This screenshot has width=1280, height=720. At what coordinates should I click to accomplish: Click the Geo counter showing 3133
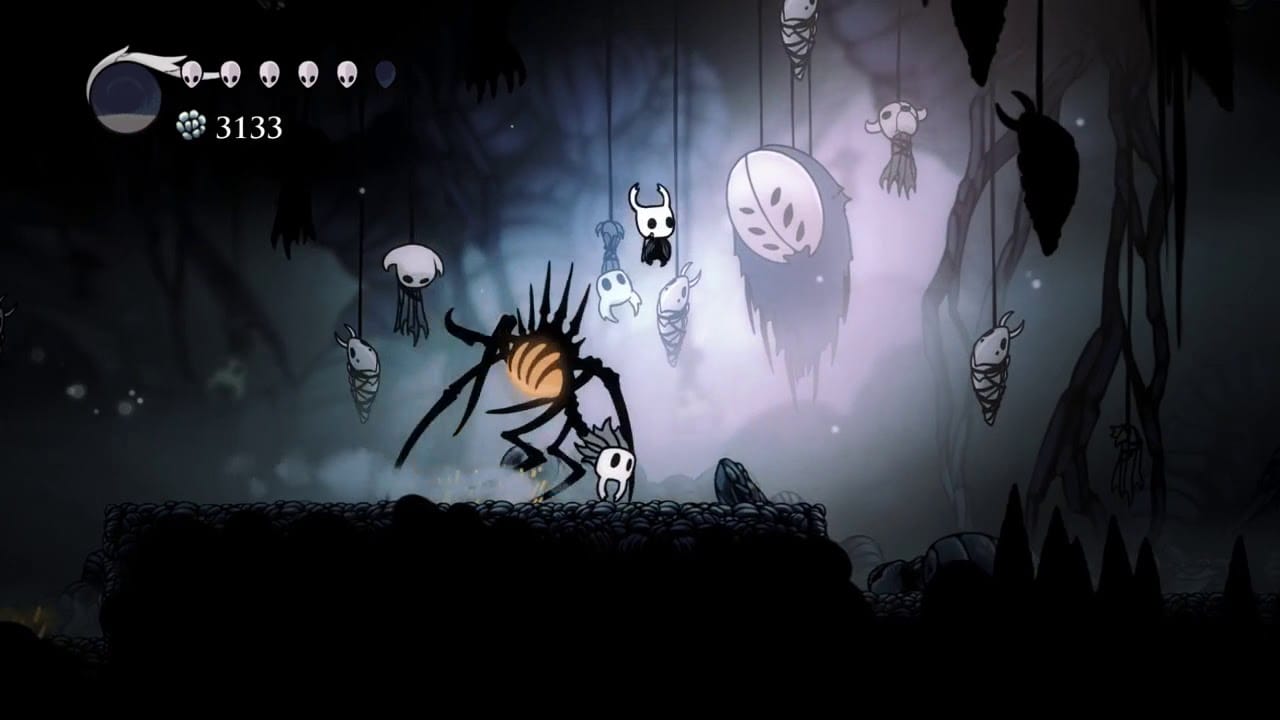(247, 127)
